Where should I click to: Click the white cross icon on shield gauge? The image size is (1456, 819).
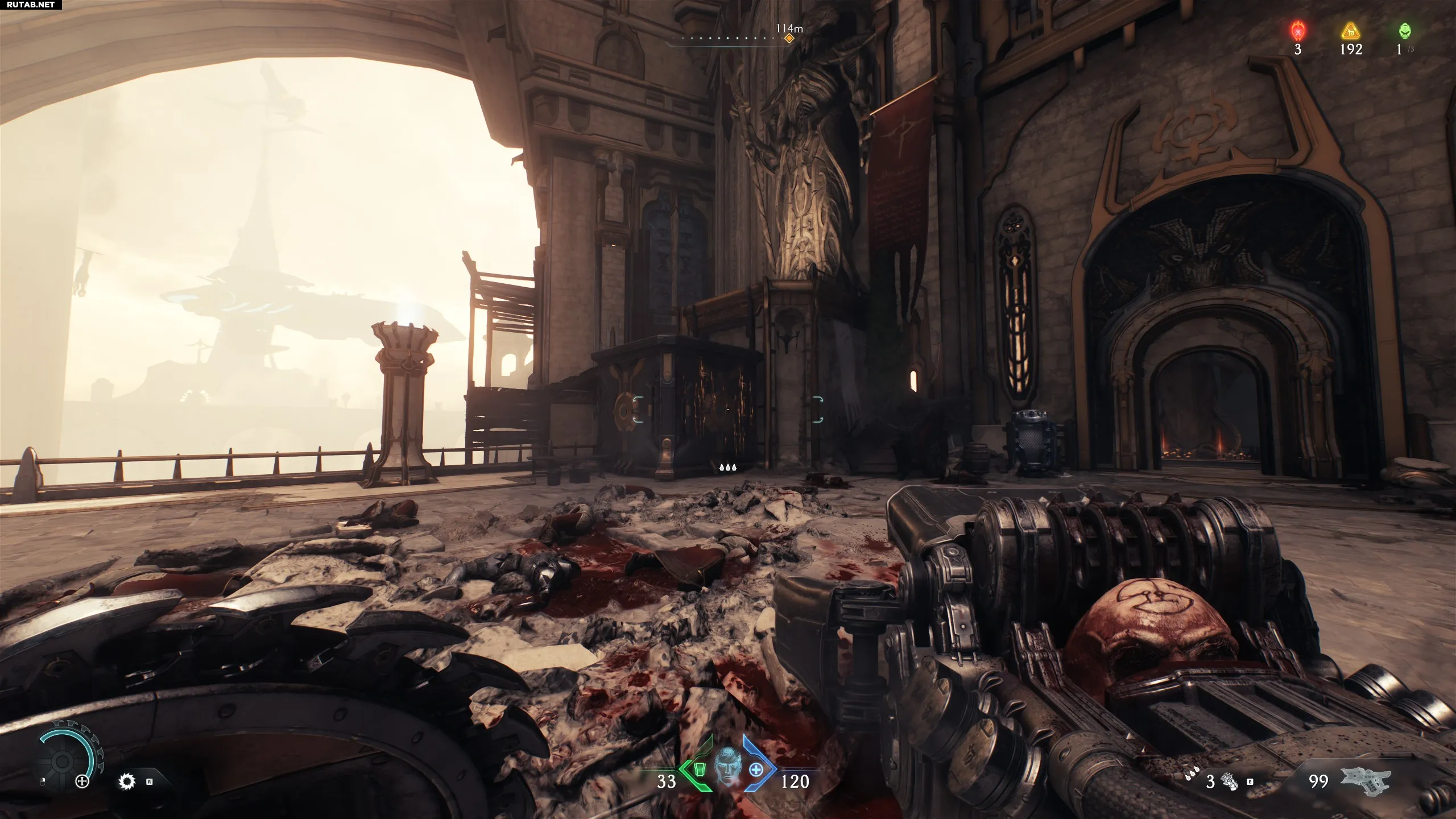click(x=83, y=781)
